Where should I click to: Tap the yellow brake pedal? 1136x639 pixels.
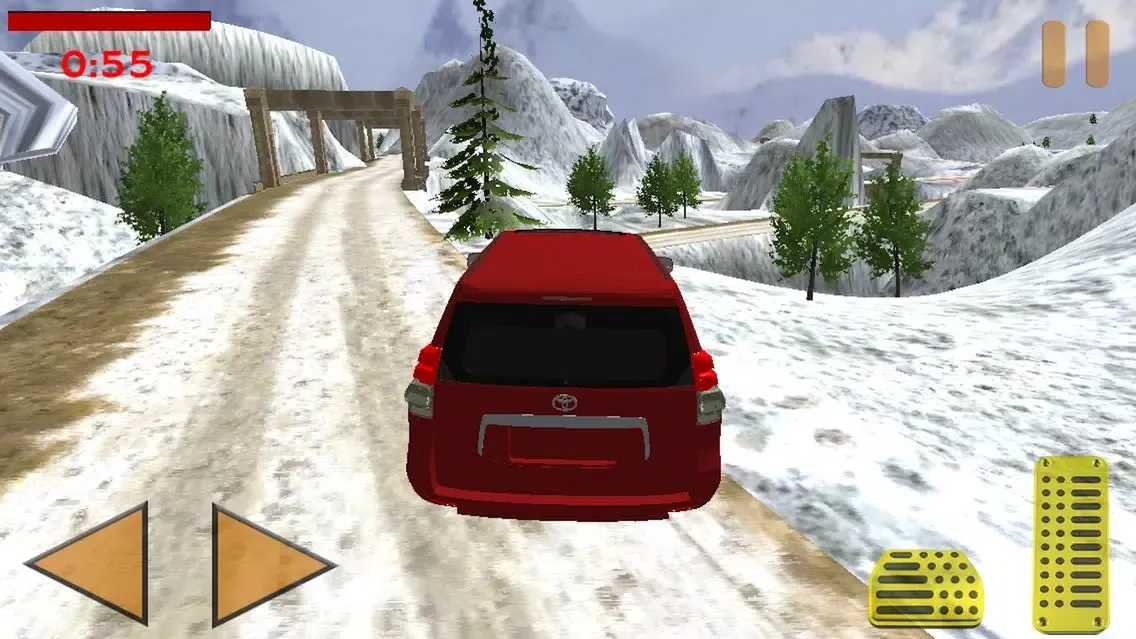pyautogui.click(x=926, y=590)
